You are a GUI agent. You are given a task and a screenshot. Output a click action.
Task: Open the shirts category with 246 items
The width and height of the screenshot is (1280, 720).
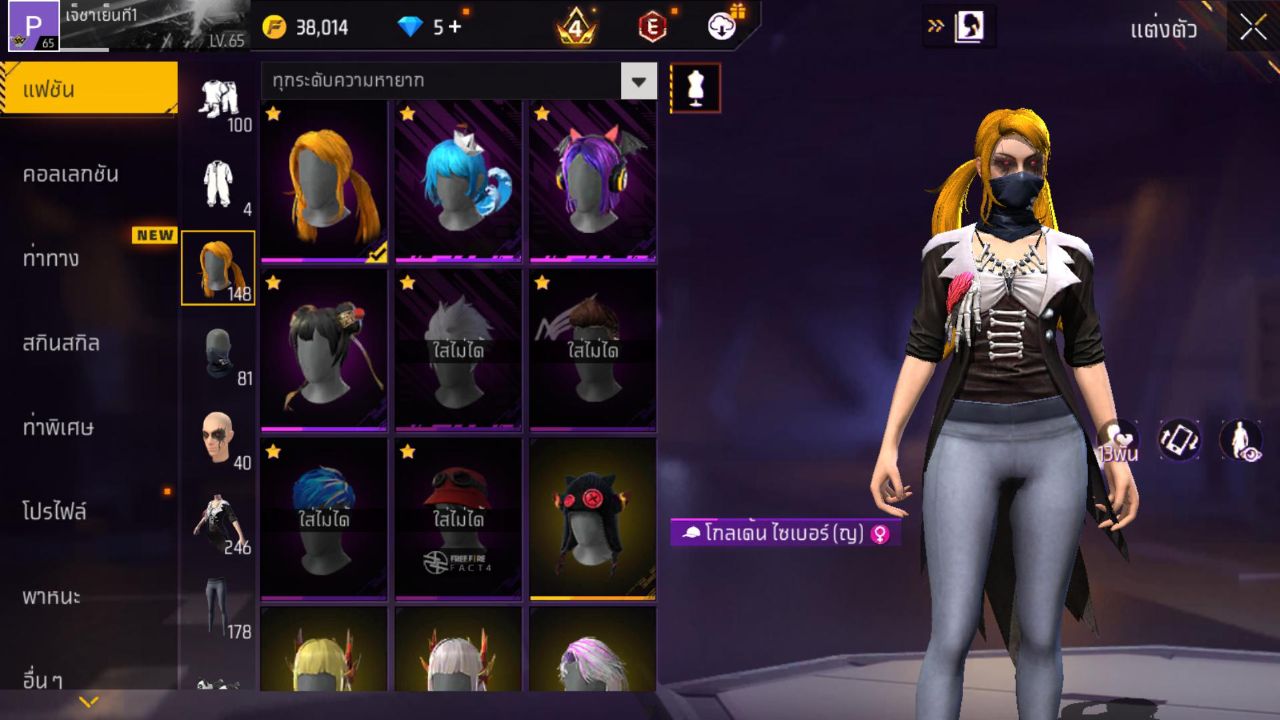click(x=218, y=515)
